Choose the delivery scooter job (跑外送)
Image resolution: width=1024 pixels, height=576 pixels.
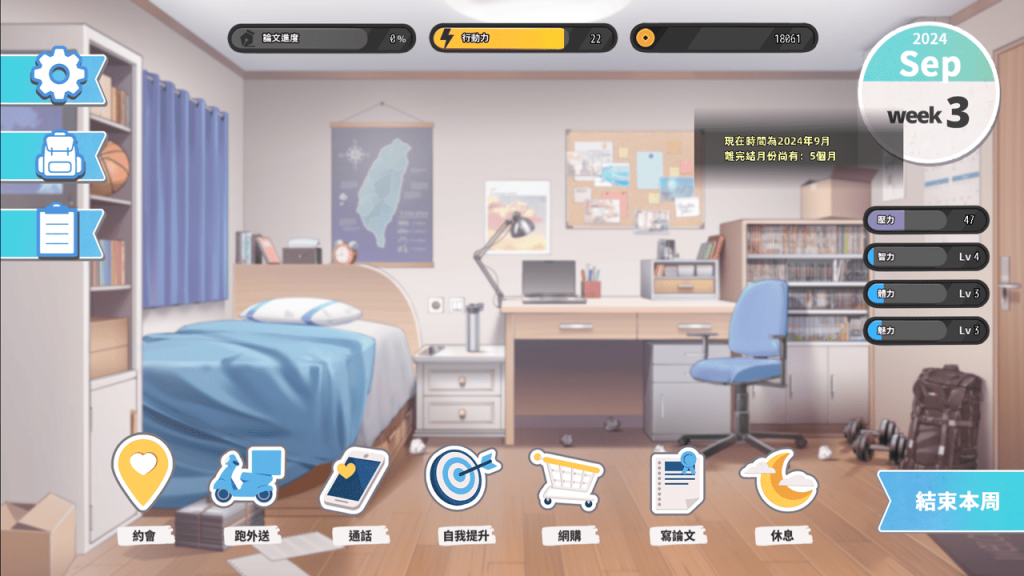tap(248, 477)
